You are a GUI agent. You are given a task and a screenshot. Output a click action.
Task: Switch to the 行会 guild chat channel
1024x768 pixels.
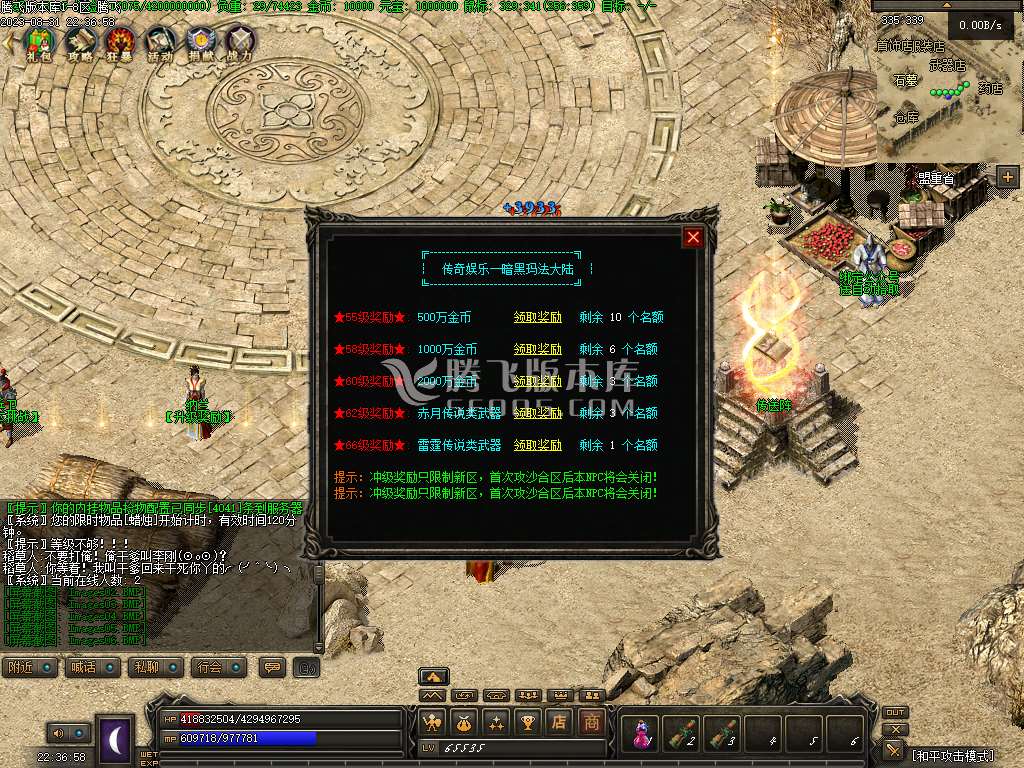(x=219, y=668)
